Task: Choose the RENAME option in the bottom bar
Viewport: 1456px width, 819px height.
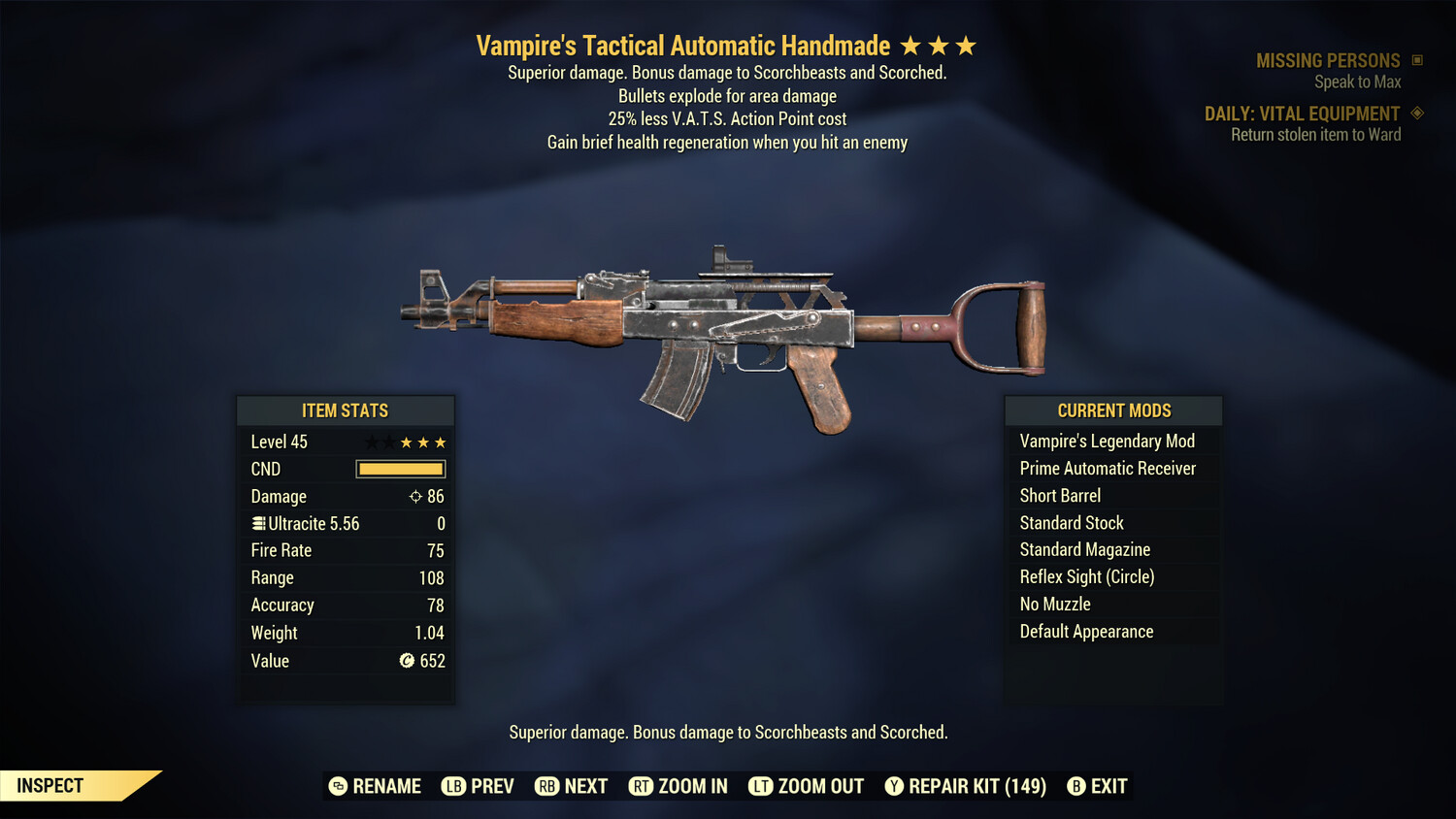Action: pos(375,786)
